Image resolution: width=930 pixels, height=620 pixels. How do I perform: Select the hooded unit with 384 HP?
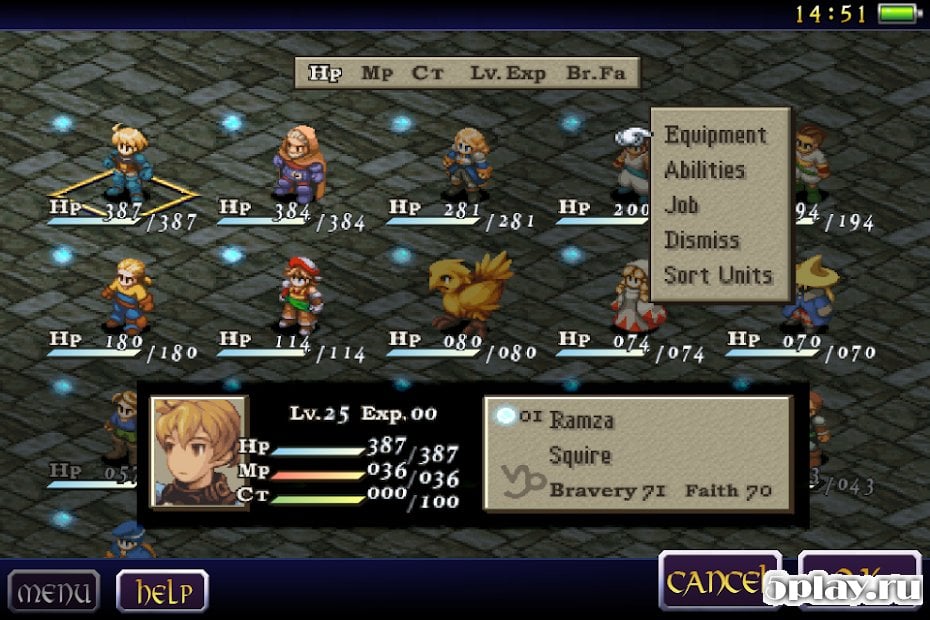(x=297, y=165)
